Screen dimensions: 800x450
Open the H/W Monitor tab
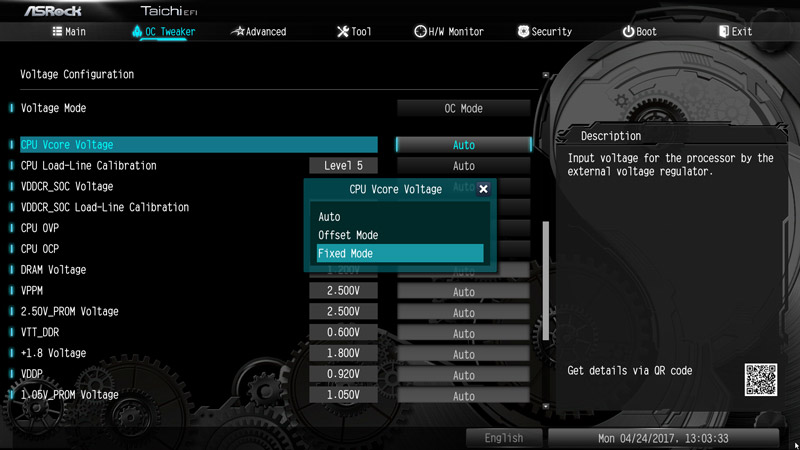tap(449, 32)
